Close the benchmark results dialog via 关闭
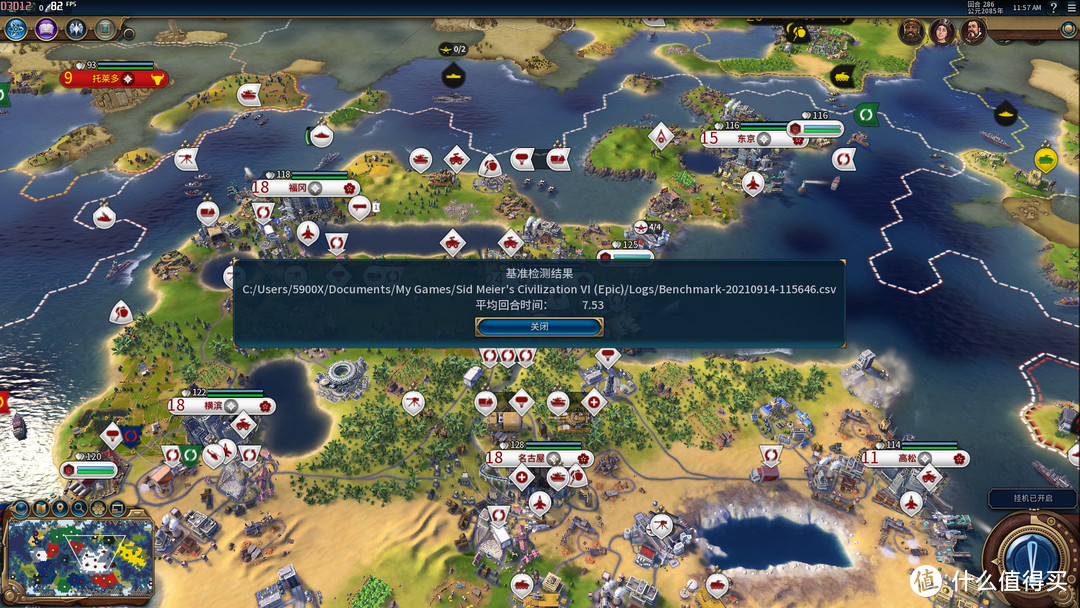This screenshot has height=608, width=1080. click(x=539, y=327)
